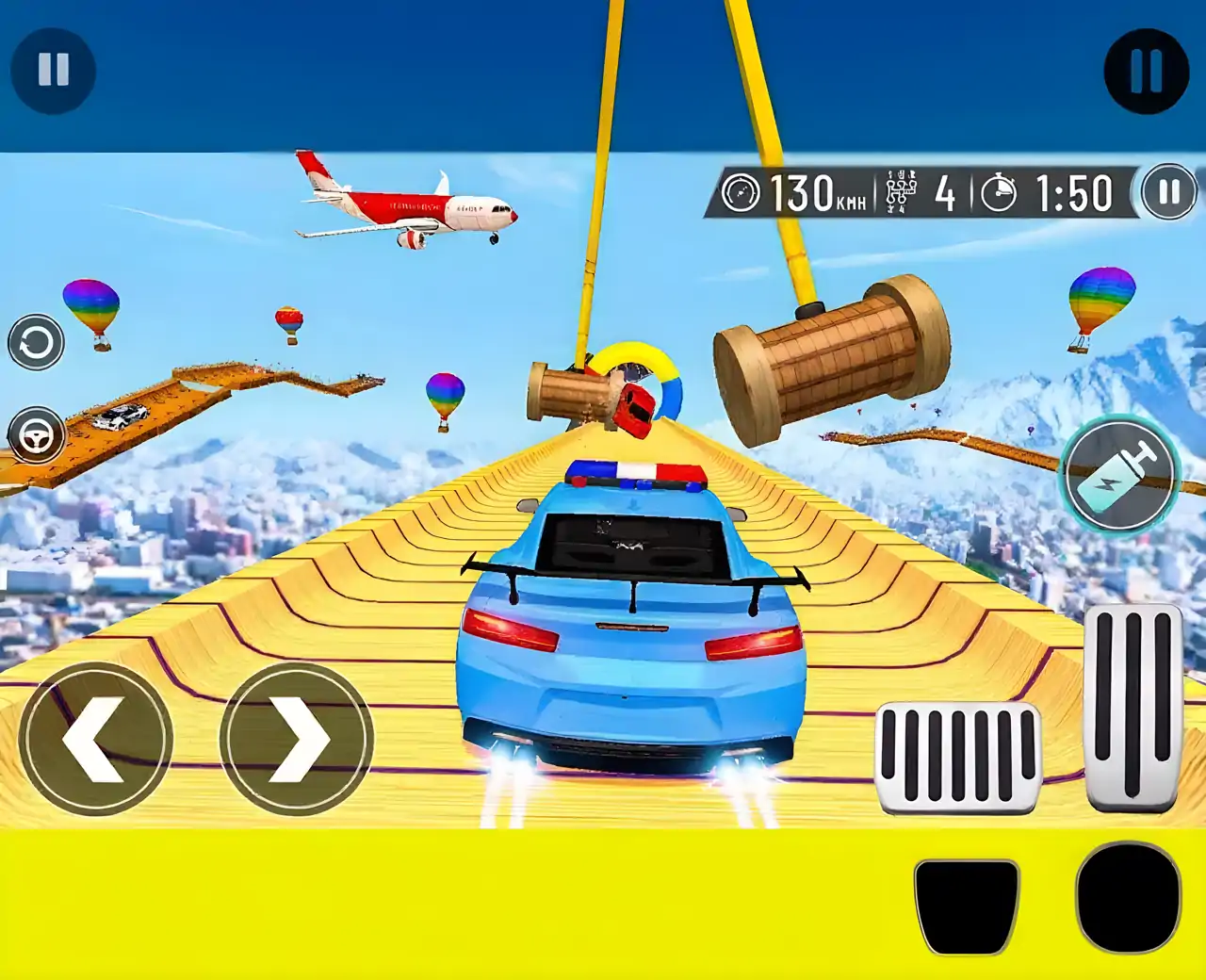Pause the game beside the 1:50 timer
This screenshot has height=980, width=1206.
pyautogui.click(x=1168, y=192)
